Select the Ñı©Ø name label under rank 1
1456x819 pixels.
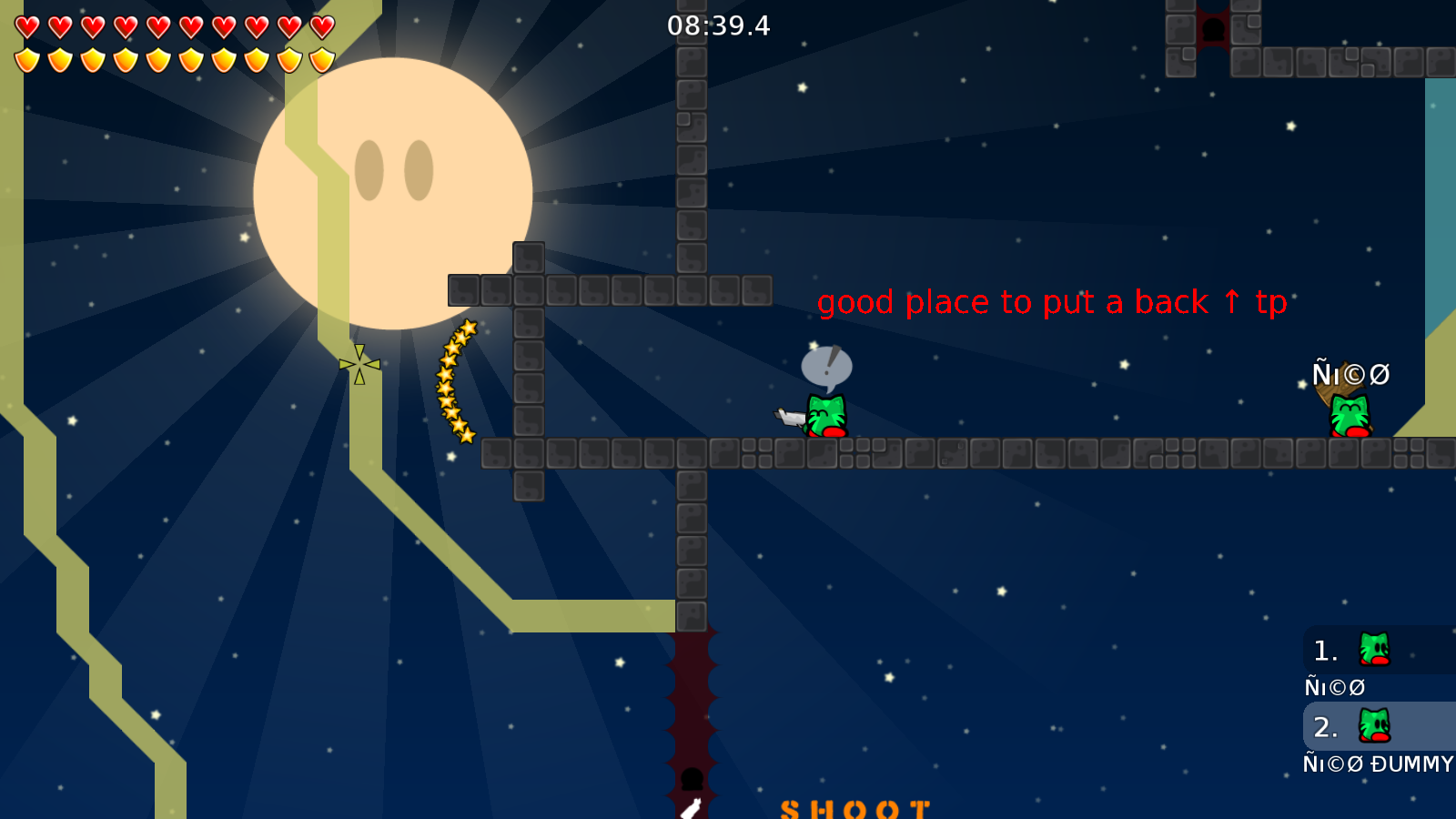point(1334,687)
